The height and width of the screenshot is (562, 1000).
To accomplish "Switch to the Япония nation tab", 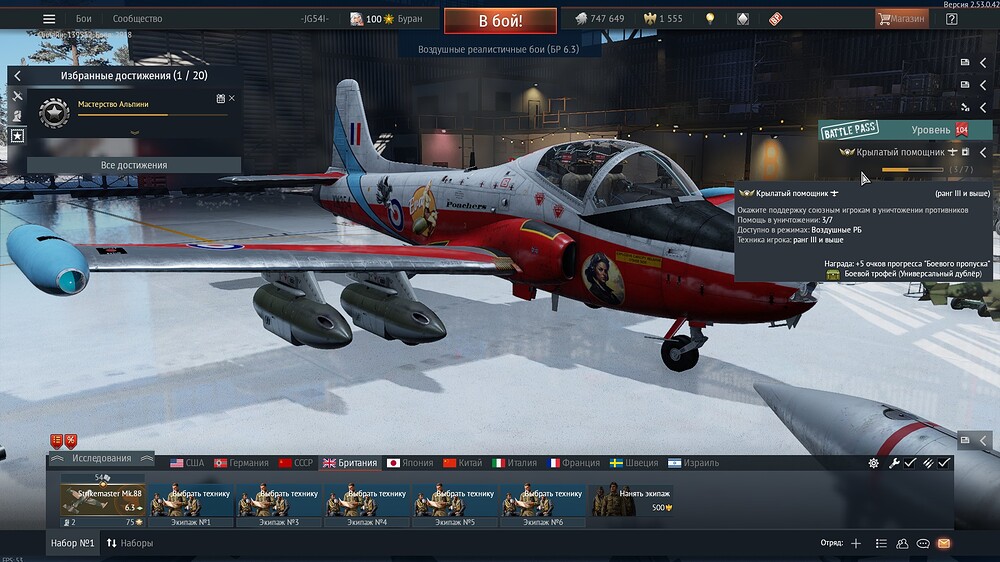I will (x=410, y=463).
